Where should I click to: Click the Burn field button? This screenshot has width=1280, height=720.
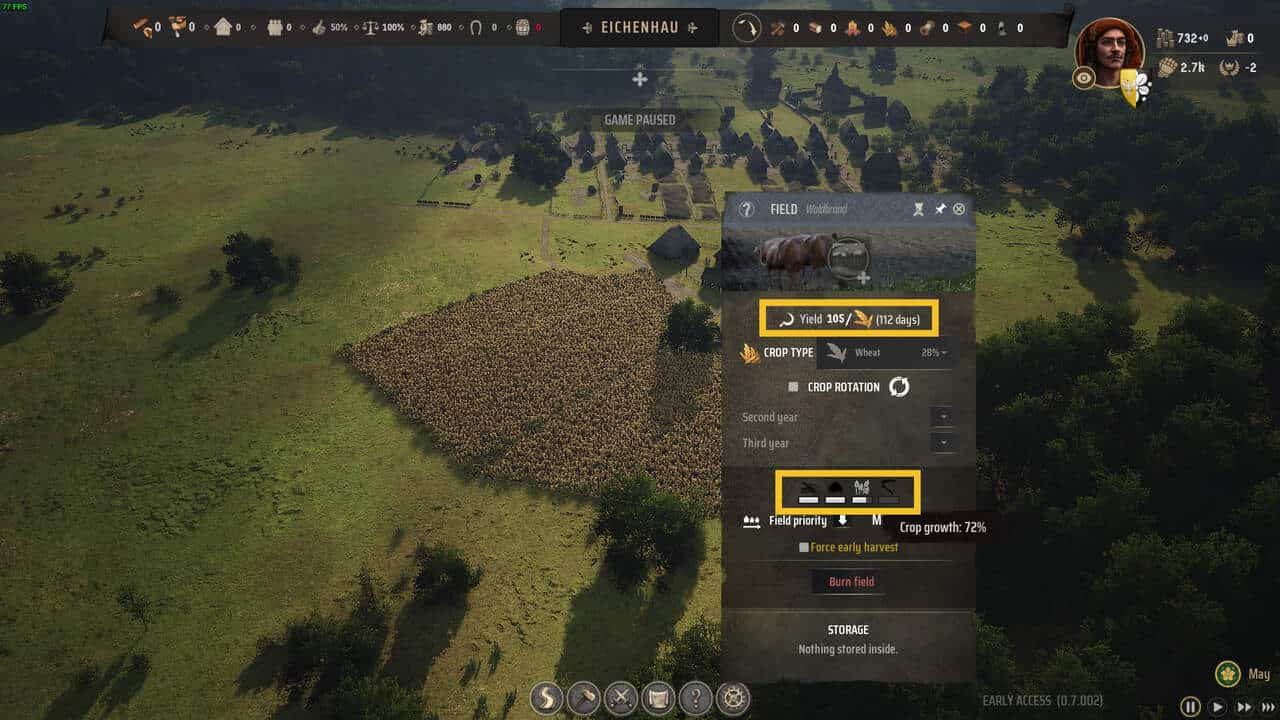(851, 582)
